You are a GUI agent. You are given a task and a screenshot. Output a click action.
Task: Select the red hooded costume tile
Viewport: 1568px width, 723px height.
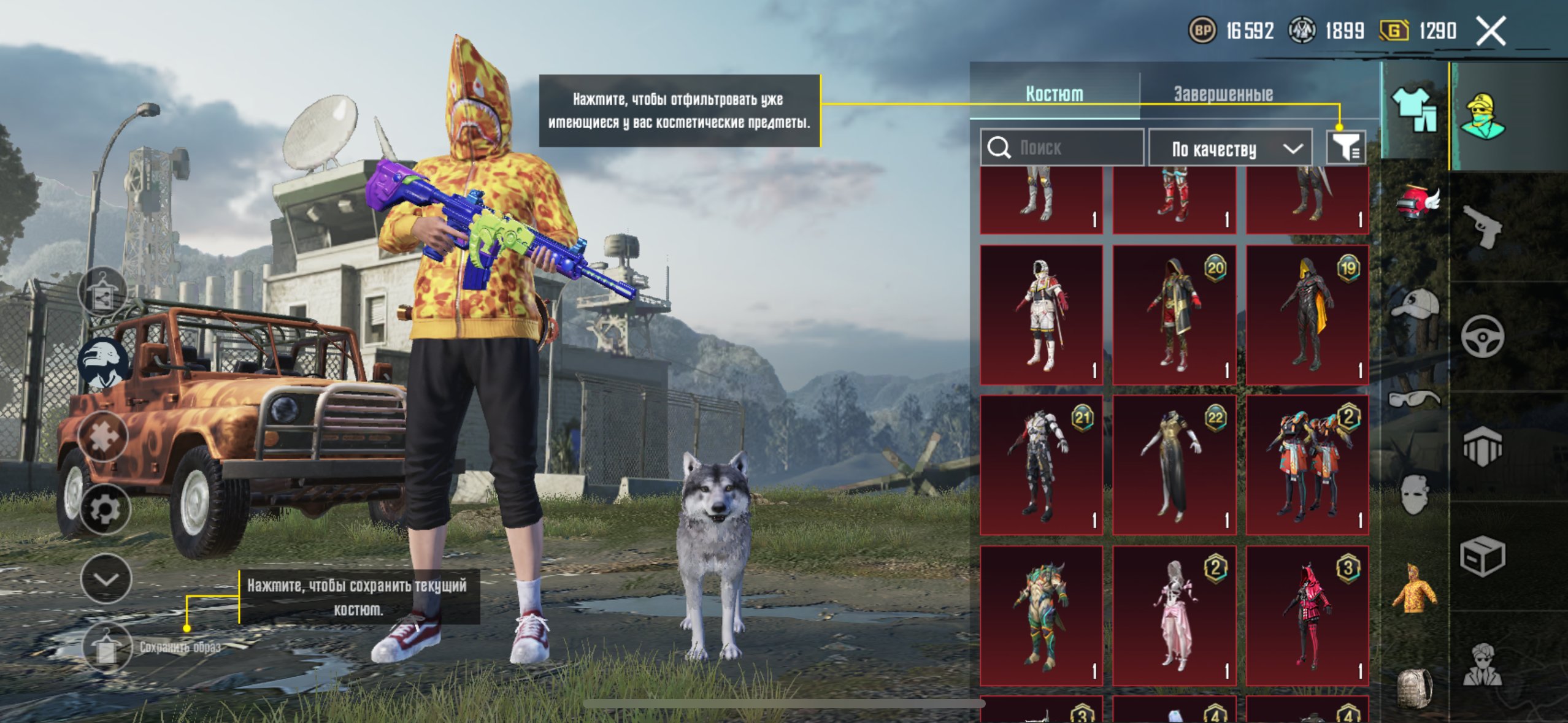click(x=1307, y=616)
